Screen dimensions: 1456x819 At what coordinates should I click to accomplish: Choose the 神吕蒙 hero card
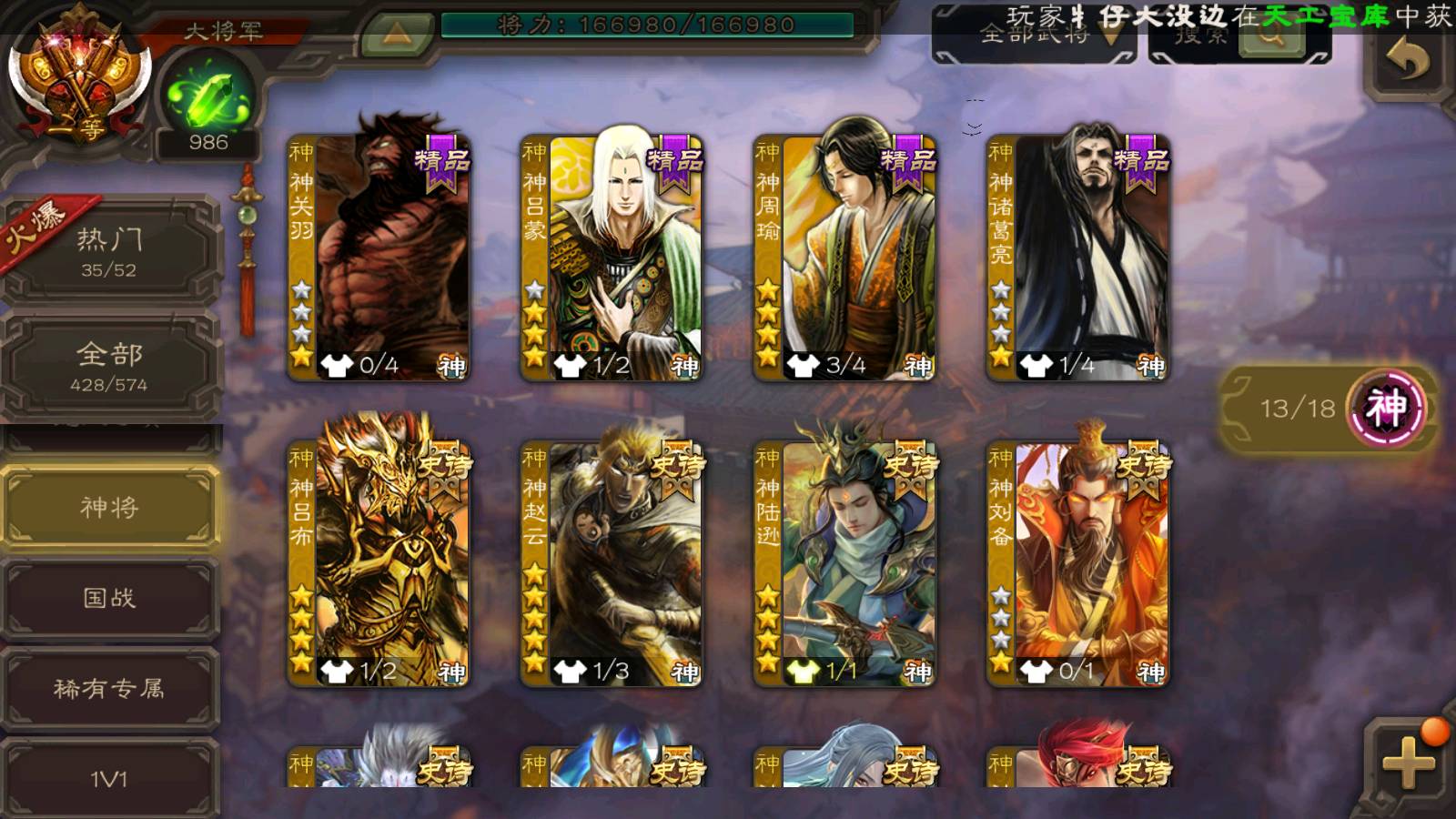(612, 257)
